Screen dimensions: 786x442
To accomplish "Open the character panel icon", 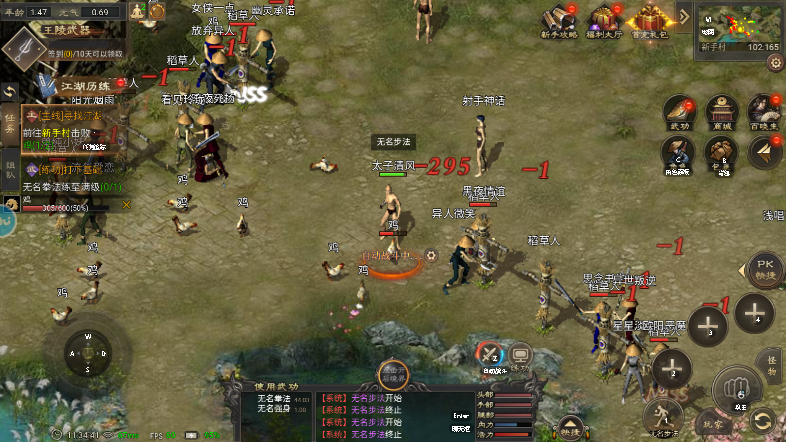I will [x=679, y=153].
